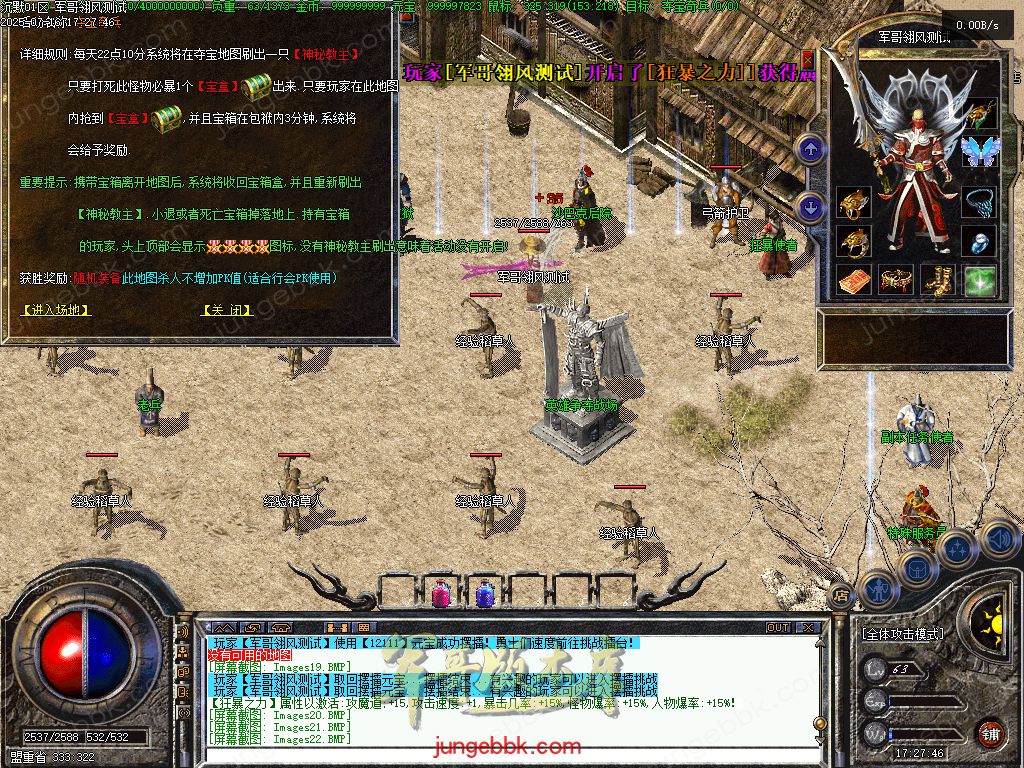
Task: Use the red potion in the hotbar
Action: click(440, 594)
